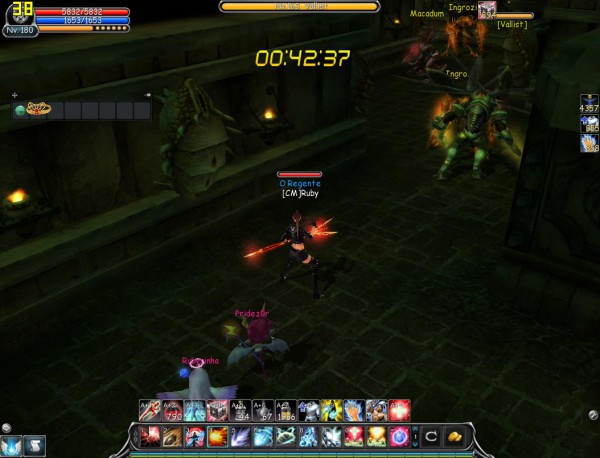Select the Vallist target portrait

pos(487,10)
